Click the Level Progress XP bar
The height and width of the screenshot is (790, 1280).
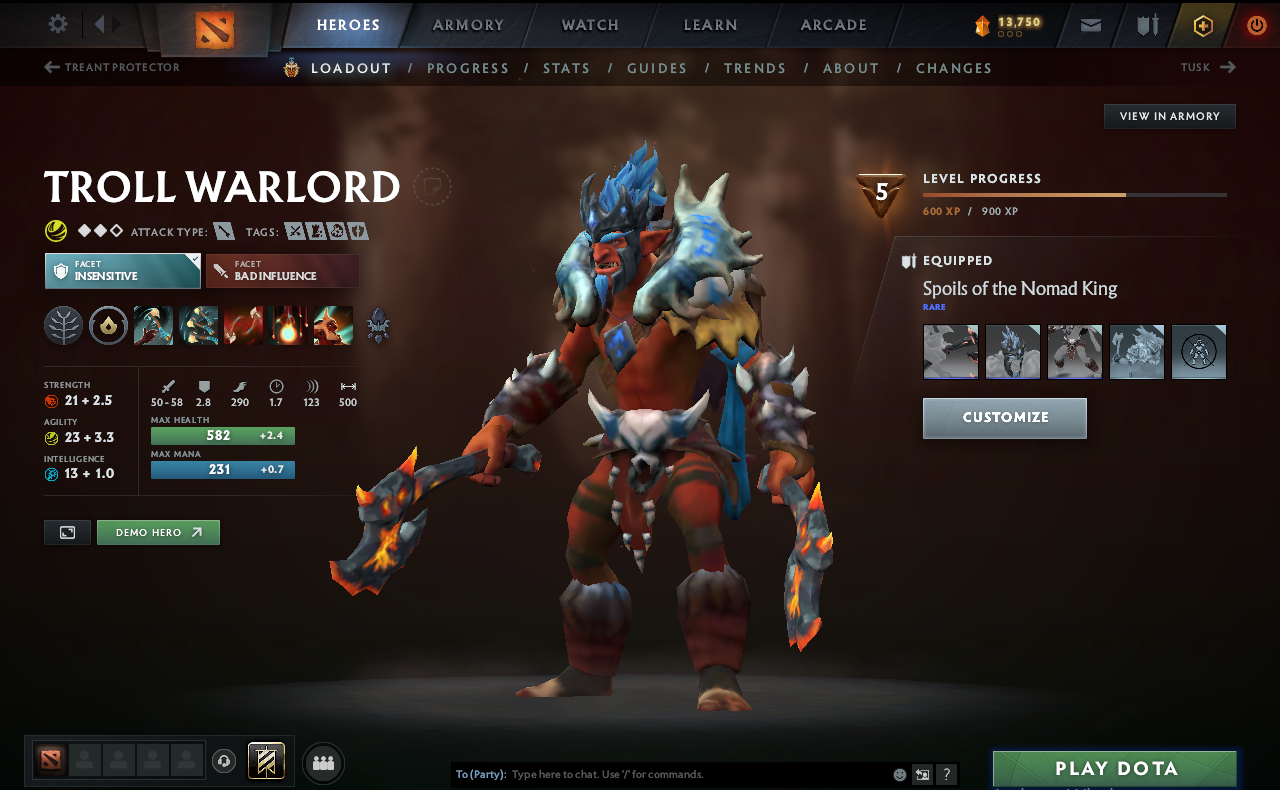1075,194
